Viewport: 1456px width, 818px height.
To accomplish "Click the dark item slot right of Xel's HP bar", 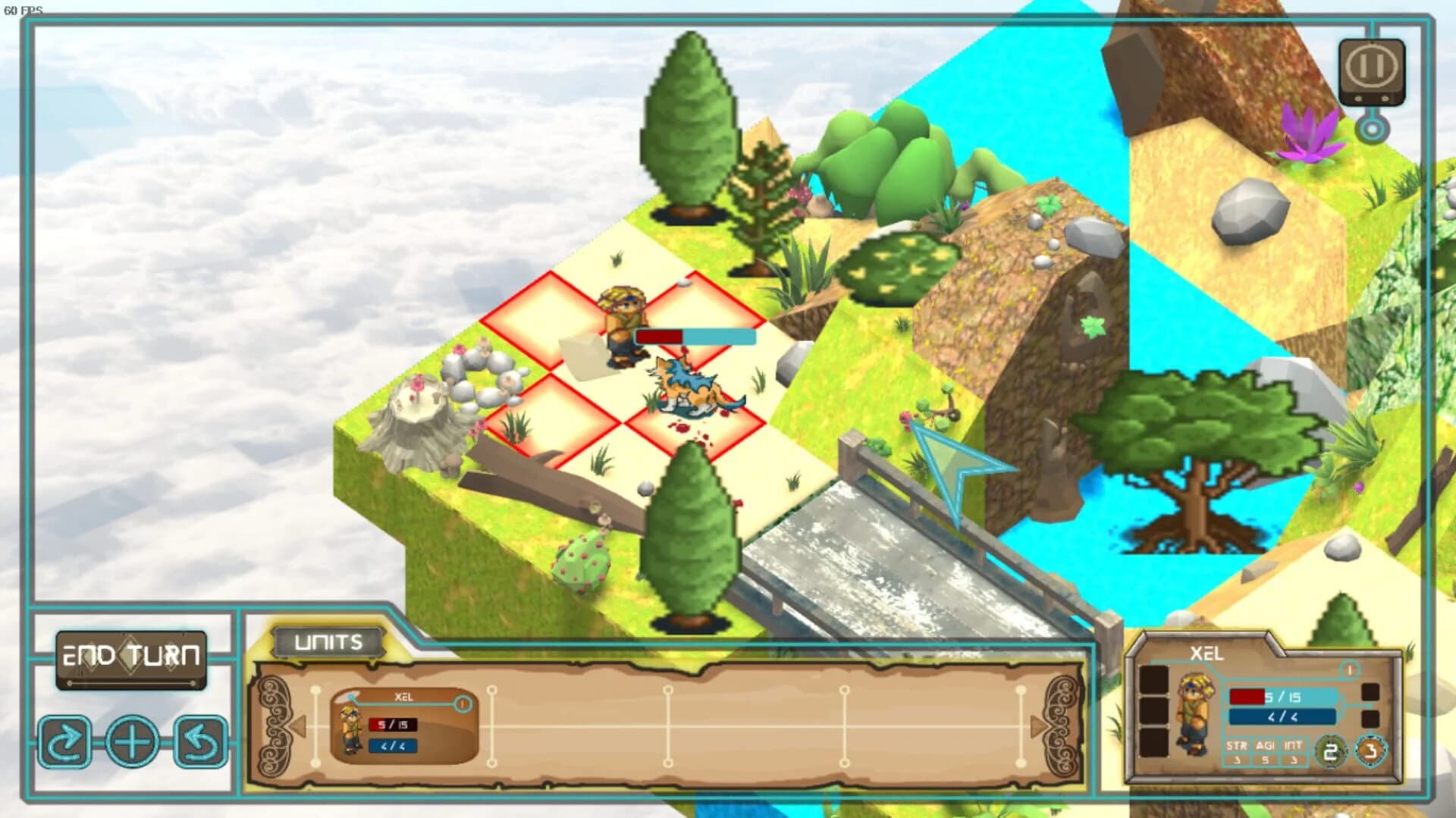I will [x=1370, y=692].
